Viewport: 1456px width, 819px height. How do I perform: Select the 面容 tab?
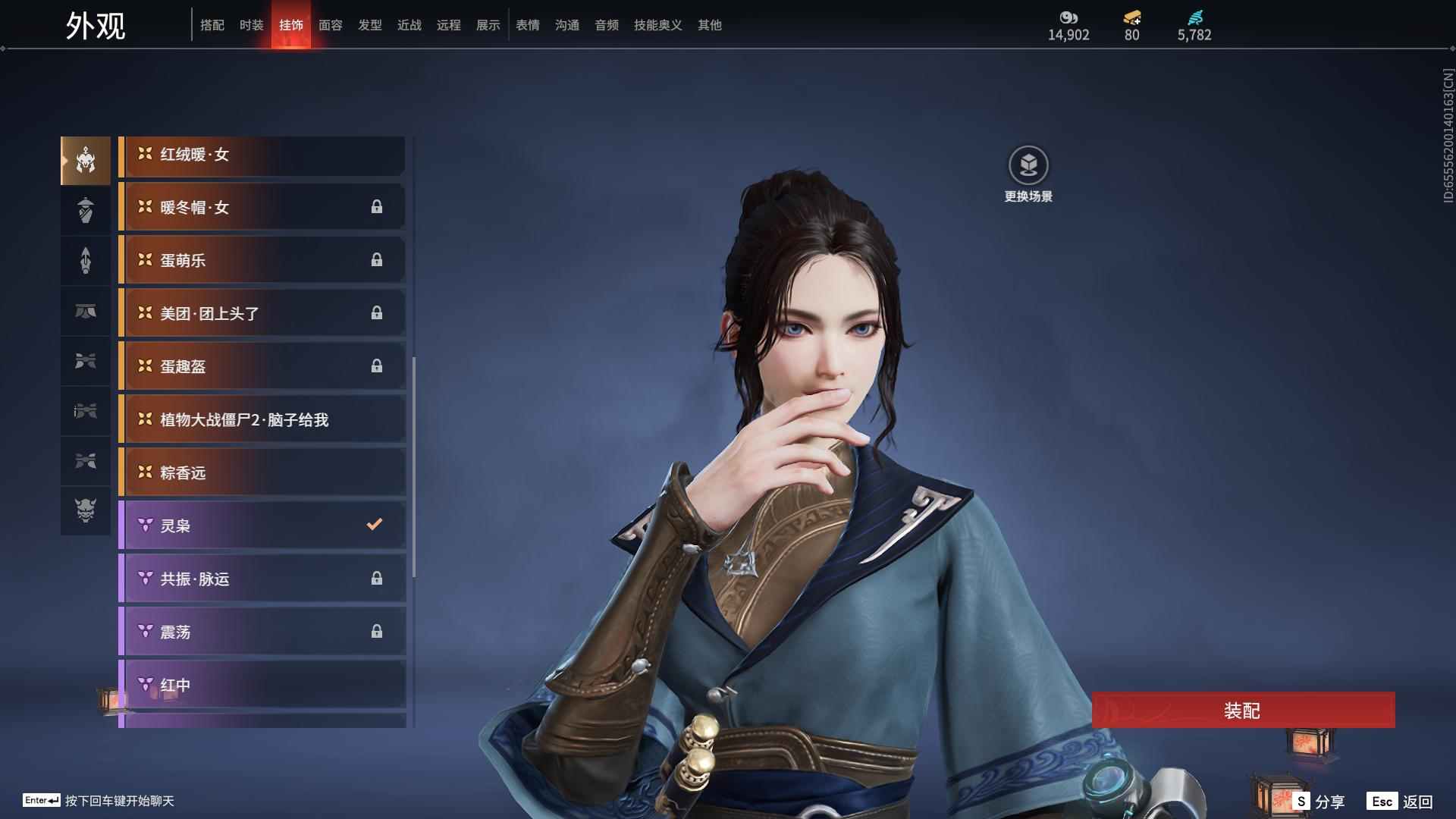[330, 25]
